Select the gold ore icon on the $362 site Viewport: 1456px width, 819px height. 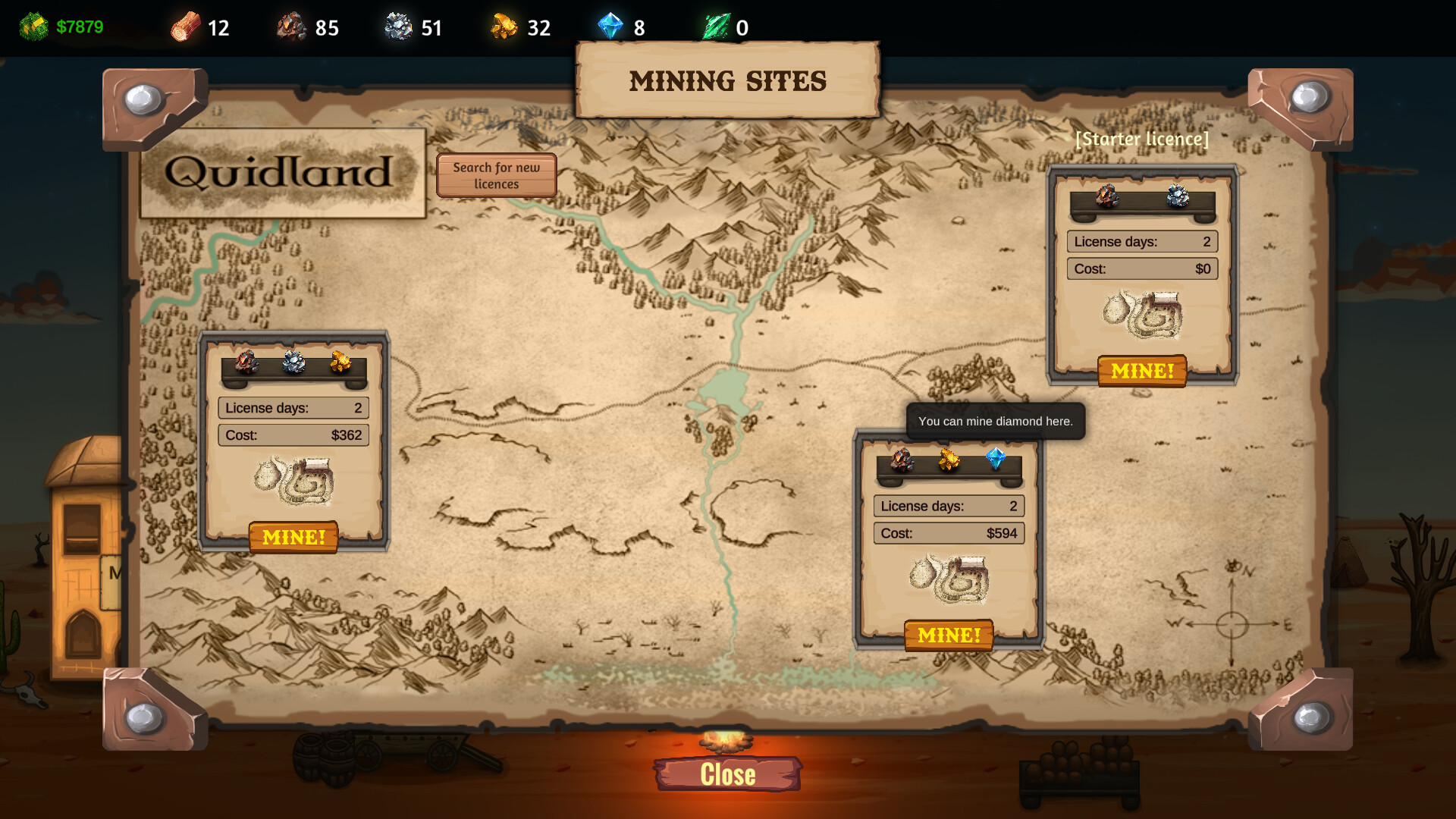(340, 362)
